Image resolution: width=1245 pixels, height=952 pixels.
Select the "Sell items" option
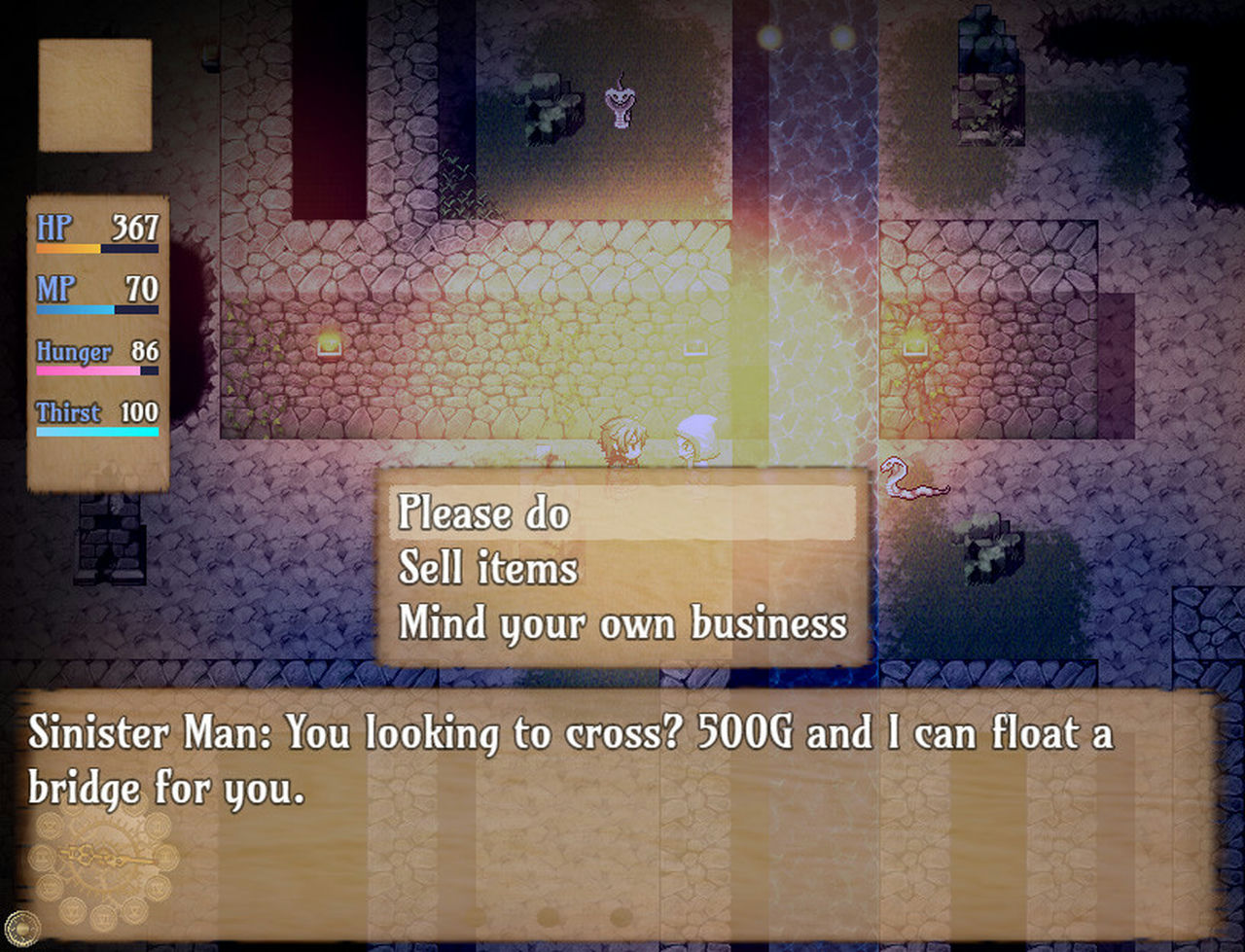click(488, 568)
